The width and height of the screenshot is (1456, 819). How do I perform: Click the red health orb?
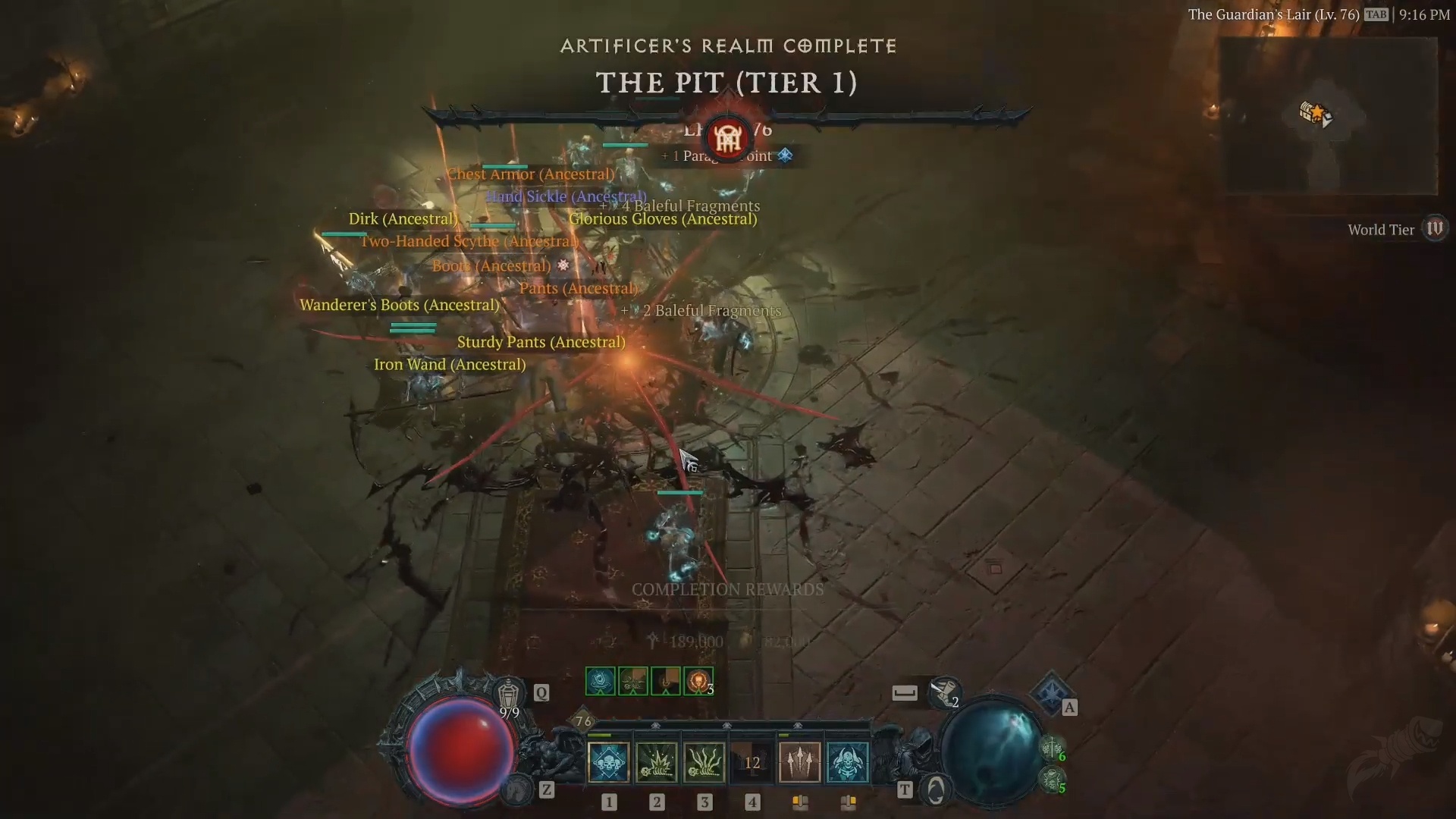point(463,751)
